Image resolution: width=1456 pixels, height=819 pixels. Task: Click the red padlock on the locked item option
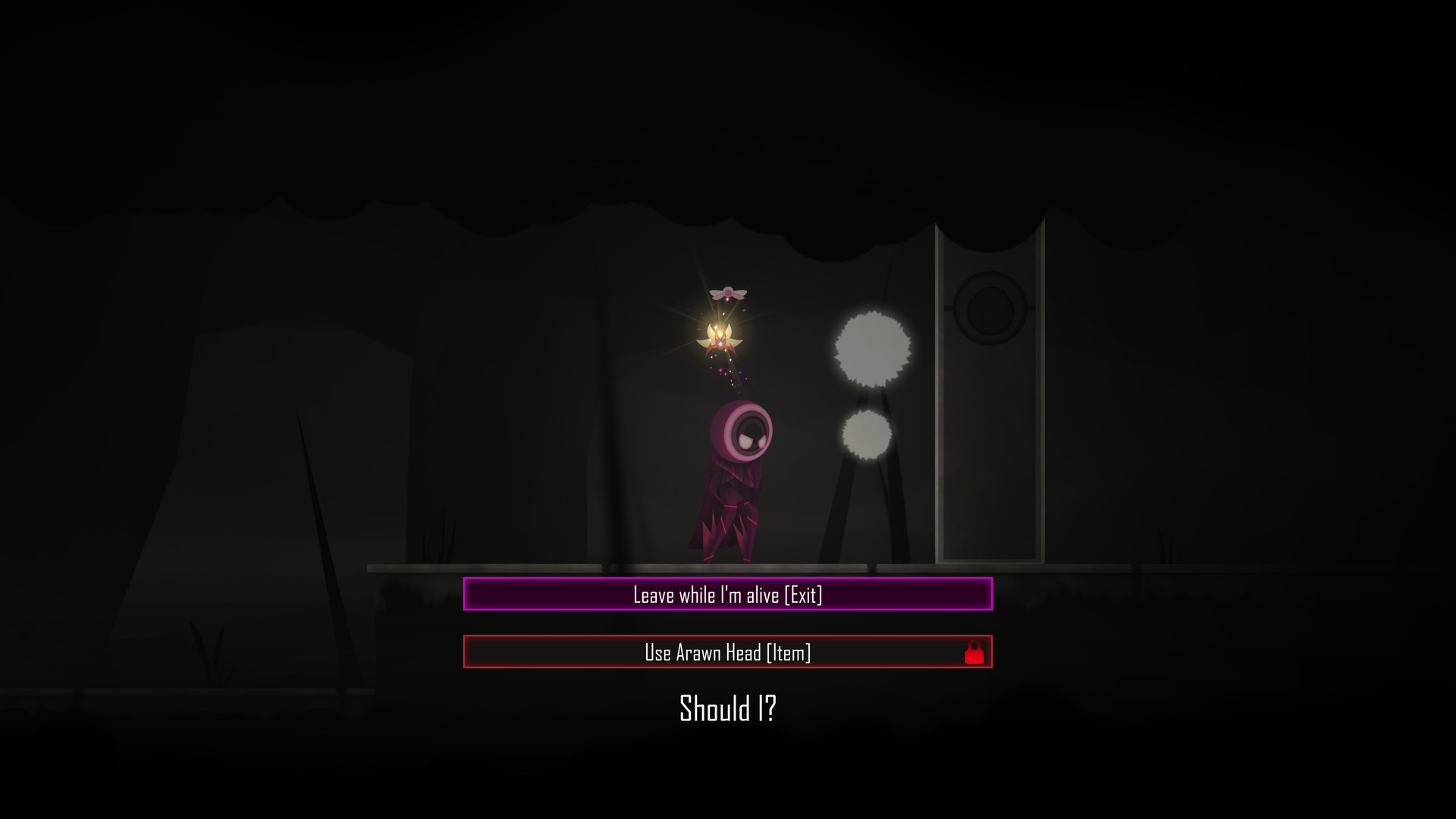(974, 651)
